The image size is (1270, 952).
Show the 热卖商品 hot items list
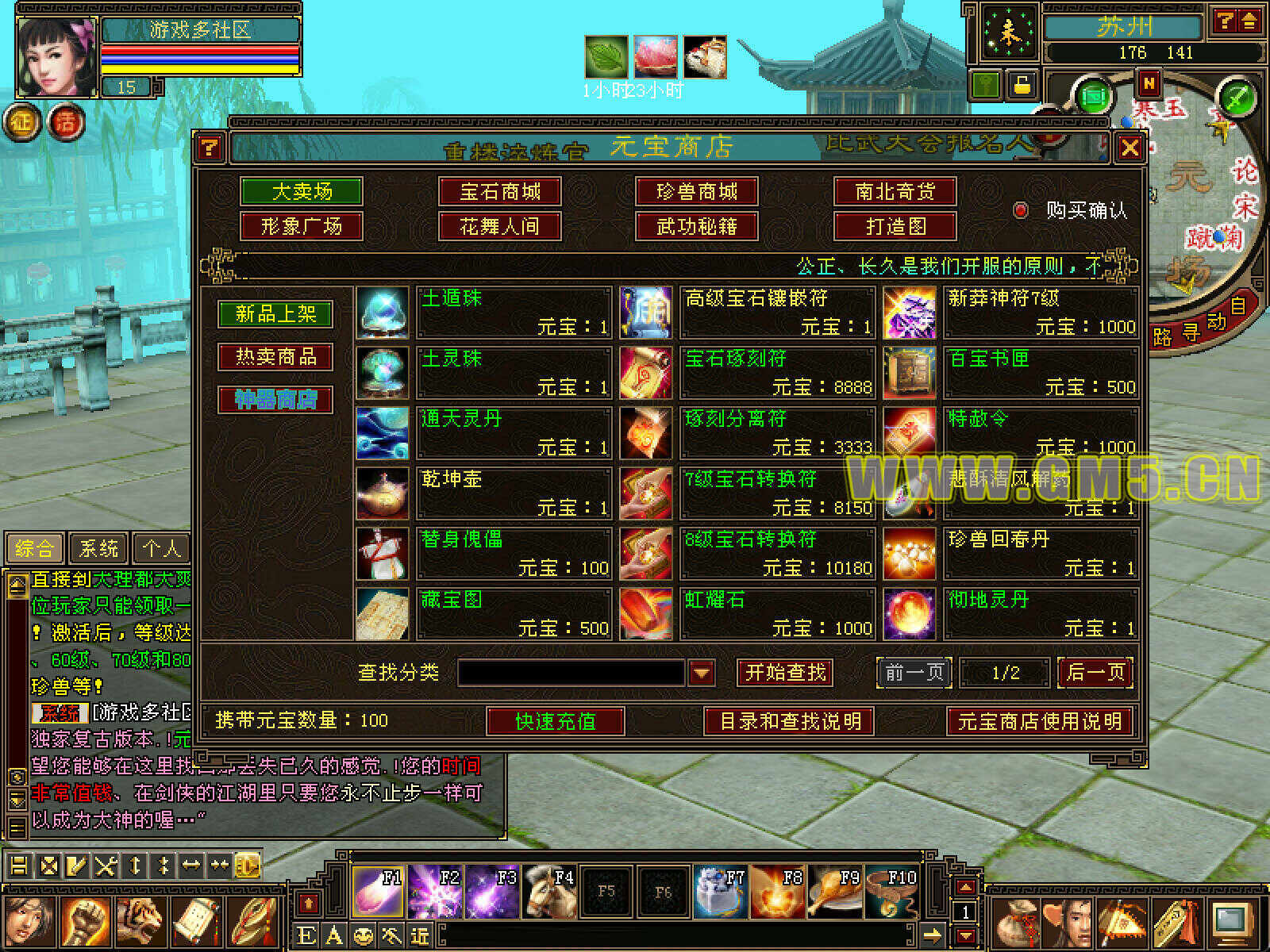tap(275, 357)
